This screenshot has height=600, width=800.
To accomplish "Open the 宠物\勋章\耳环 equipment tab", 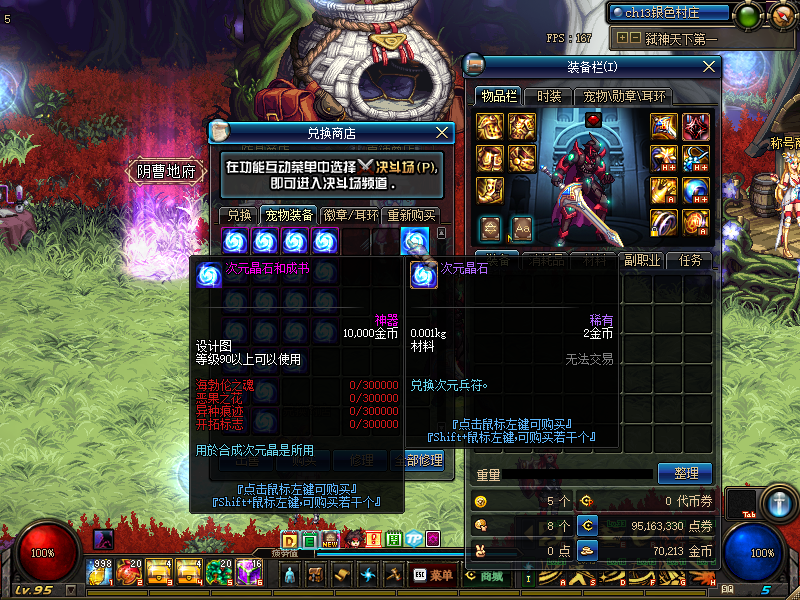I will point(626,96).
